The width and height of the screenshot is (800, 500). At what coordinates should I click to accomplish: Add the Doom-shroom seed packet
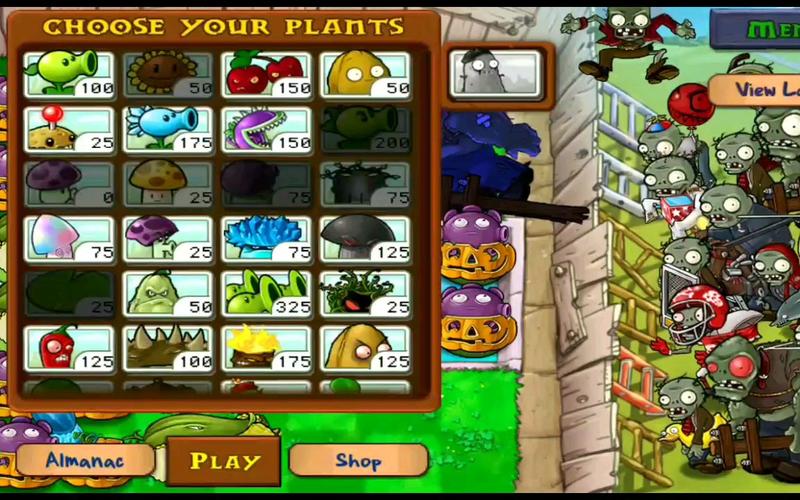pos(365,238)
